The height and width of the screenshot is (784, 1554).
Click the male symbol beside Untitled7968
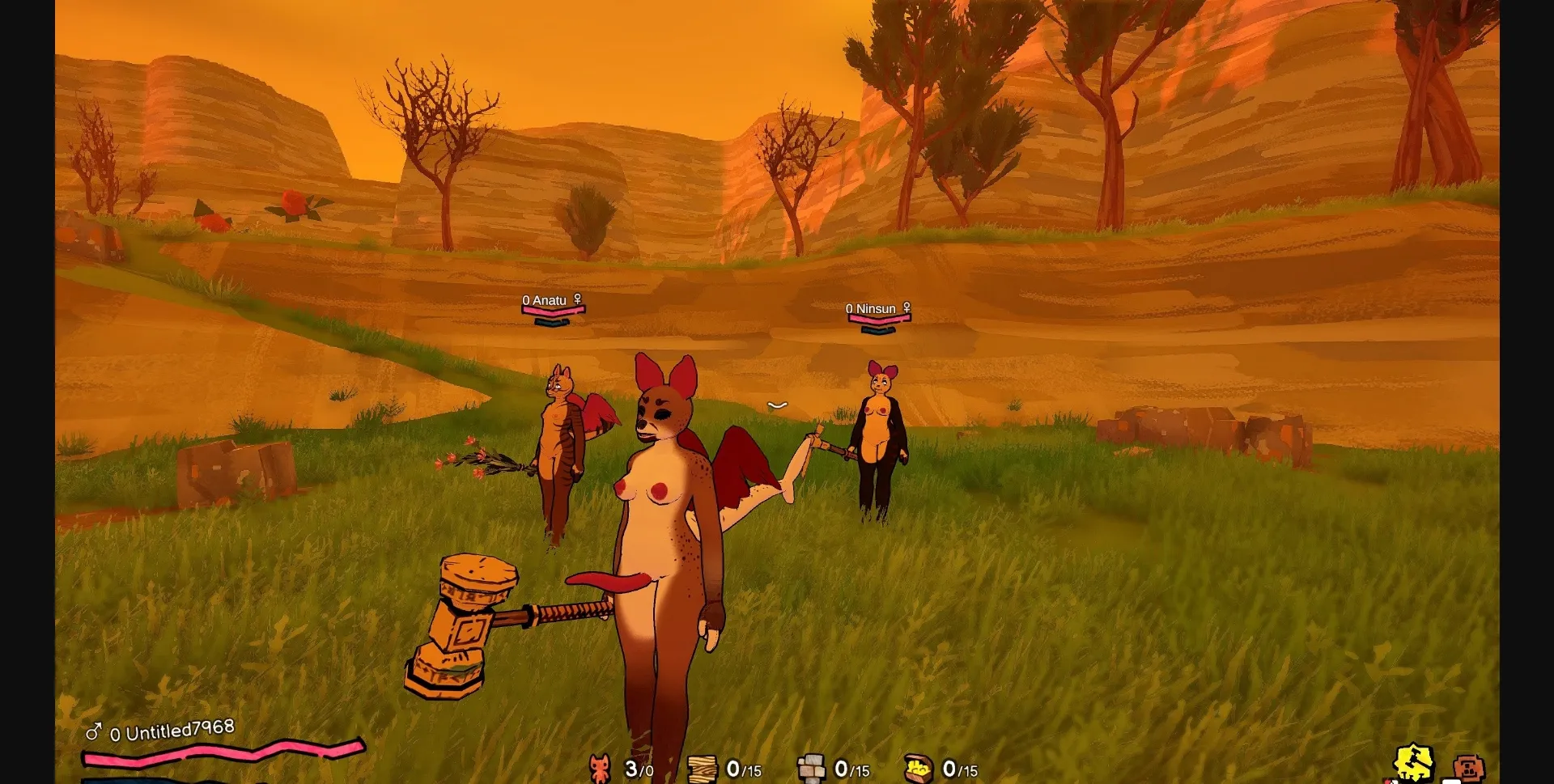[x=92, y=731]
